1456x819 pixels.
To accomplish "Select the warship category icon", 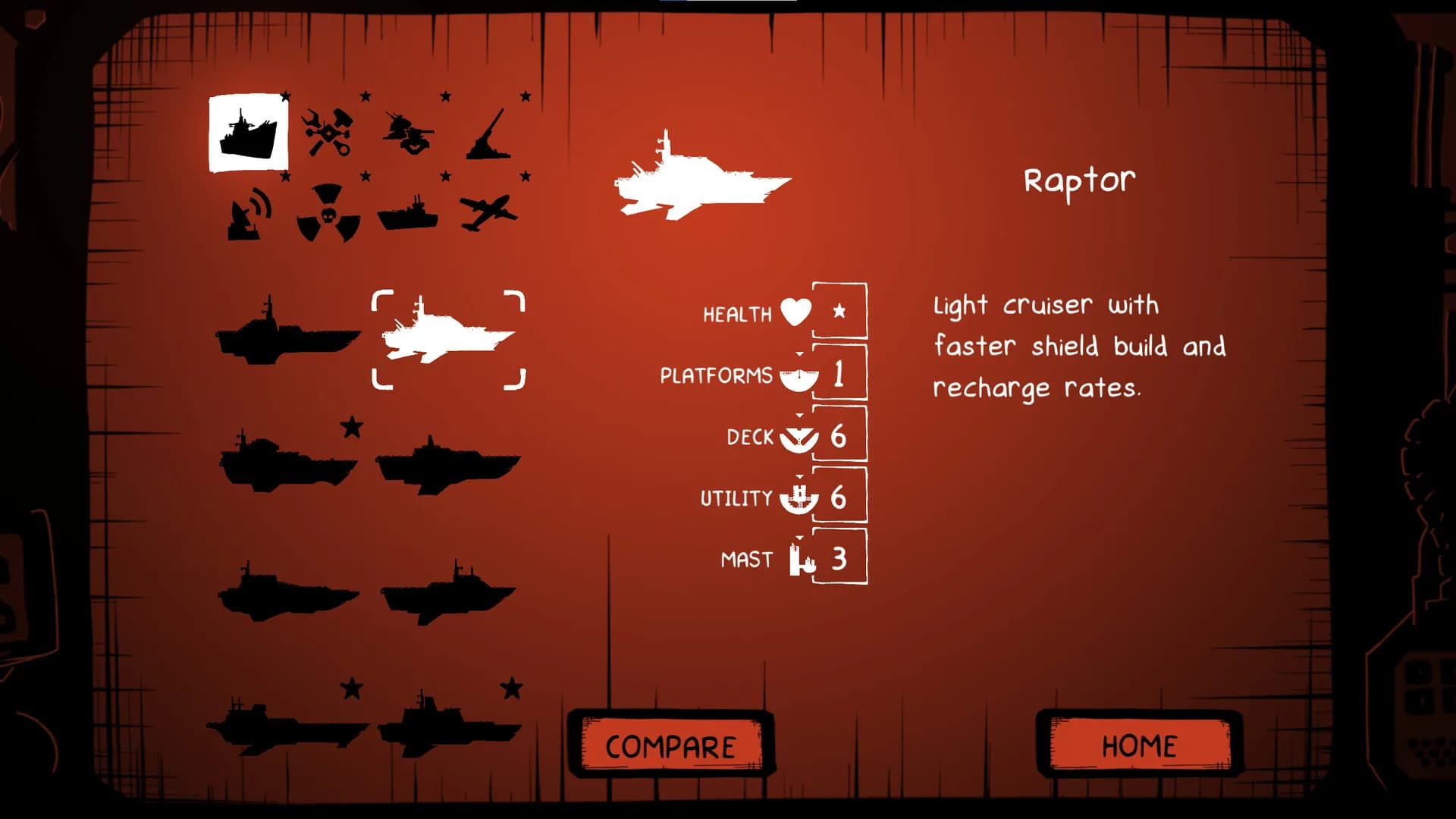I will (x=249, y=129).
